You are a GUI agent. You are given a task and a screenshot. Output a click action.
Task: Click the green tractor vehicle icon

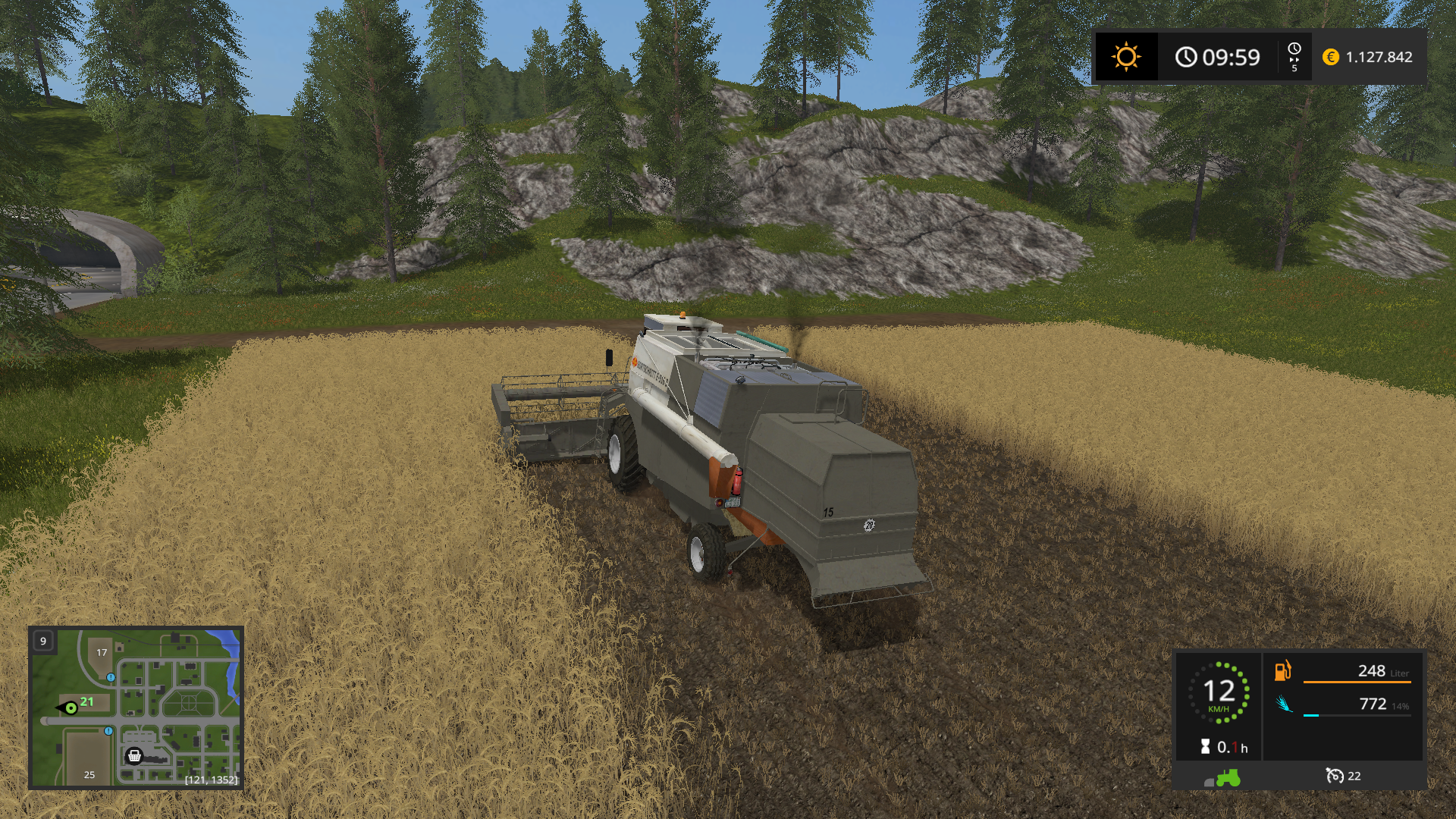(x=1226, y=777)
